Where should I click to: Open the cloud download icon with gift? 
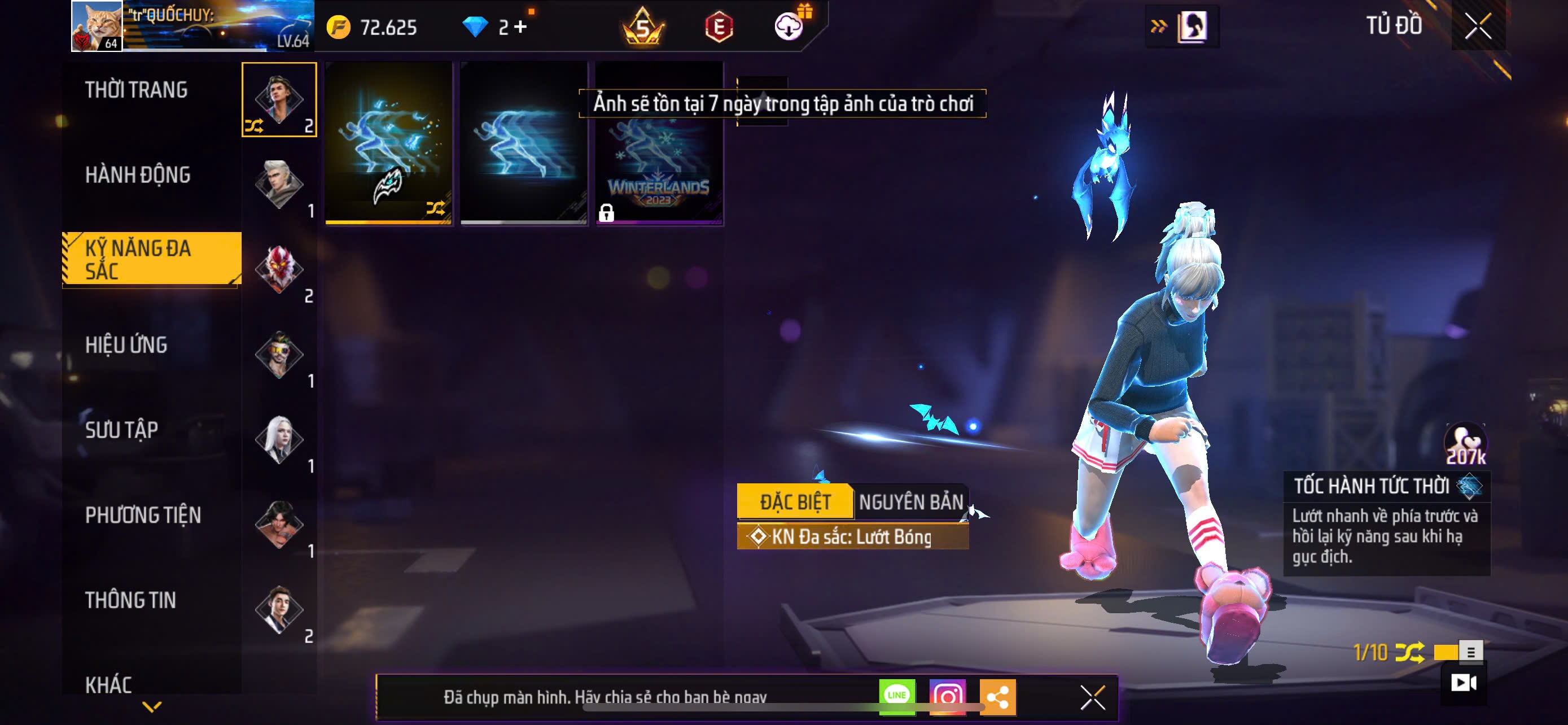pyautogui.click(x=789, y=26)
